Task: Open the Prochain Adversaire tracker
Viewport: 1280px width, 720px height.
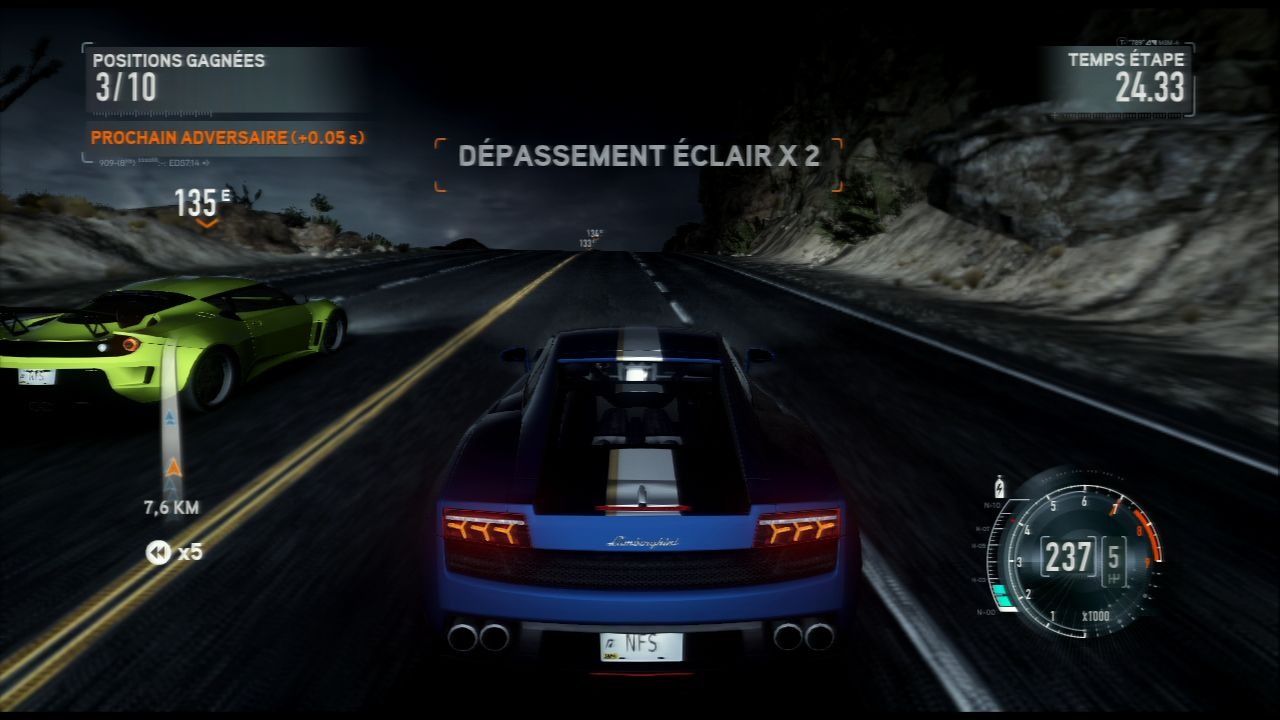Action: [227, 138]
